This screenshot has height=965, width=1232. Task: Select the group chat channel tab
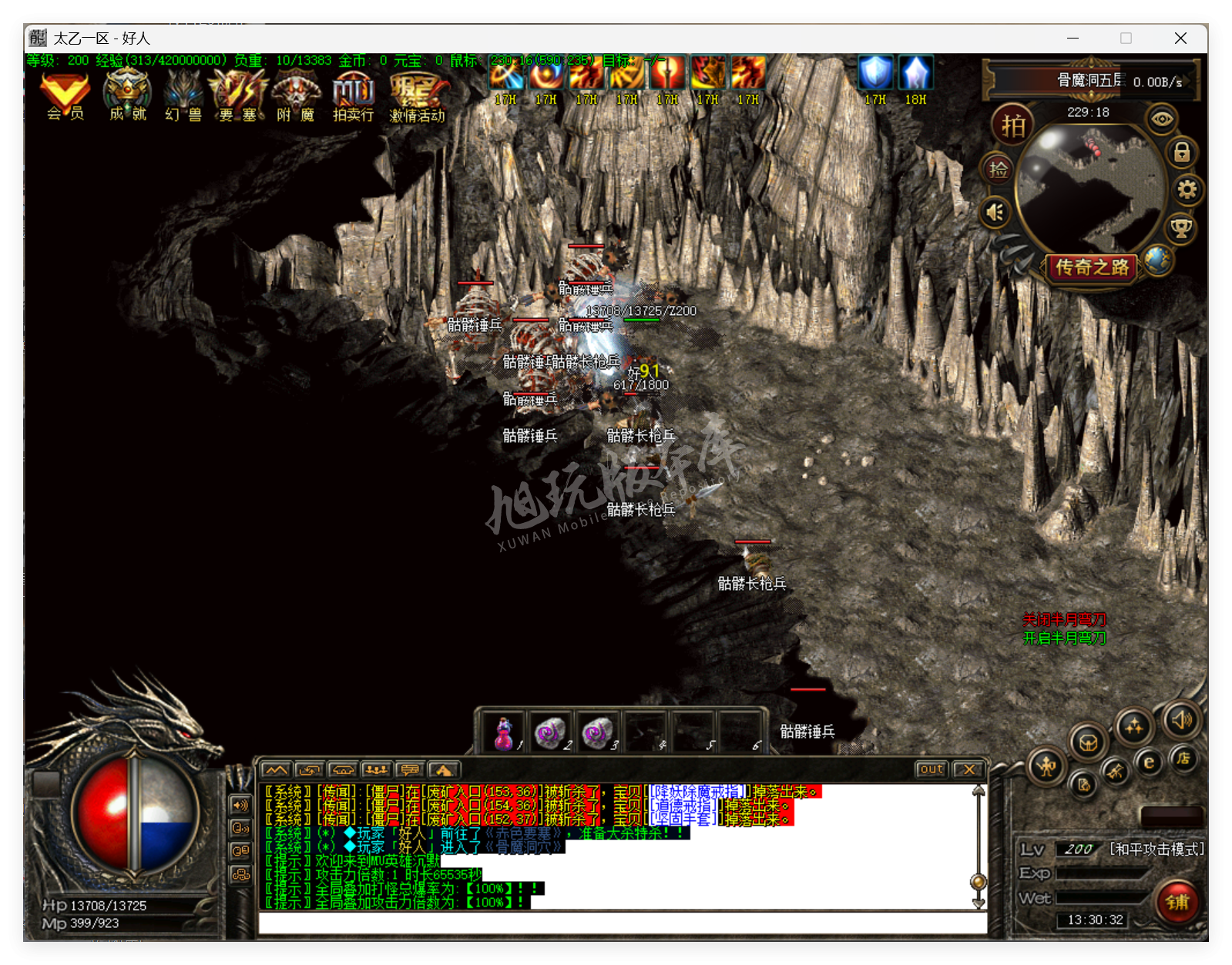pos(377,770)
